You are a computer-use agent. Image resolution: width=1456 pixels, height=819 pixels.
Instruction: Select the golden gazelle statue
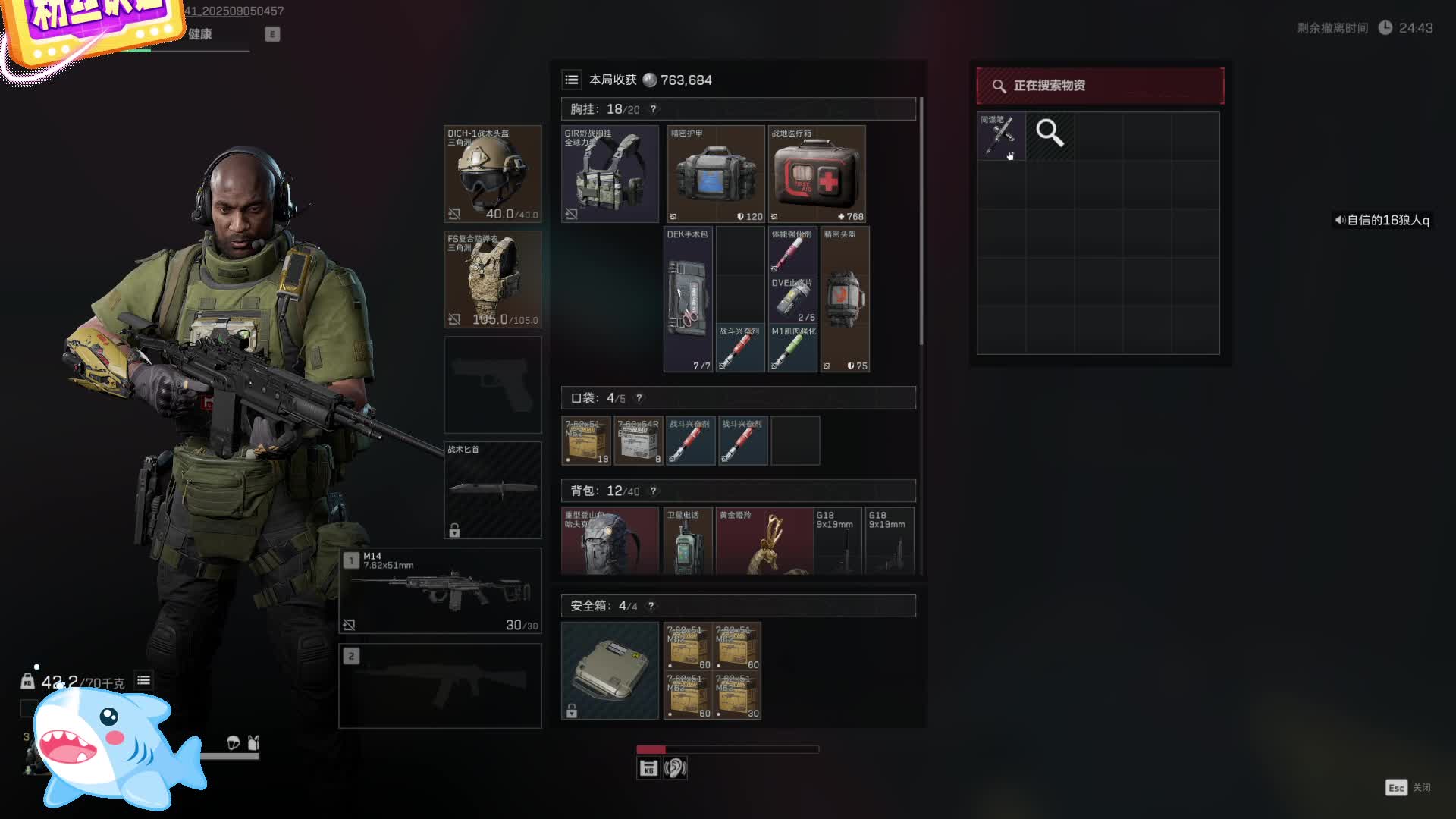(764, 541)
